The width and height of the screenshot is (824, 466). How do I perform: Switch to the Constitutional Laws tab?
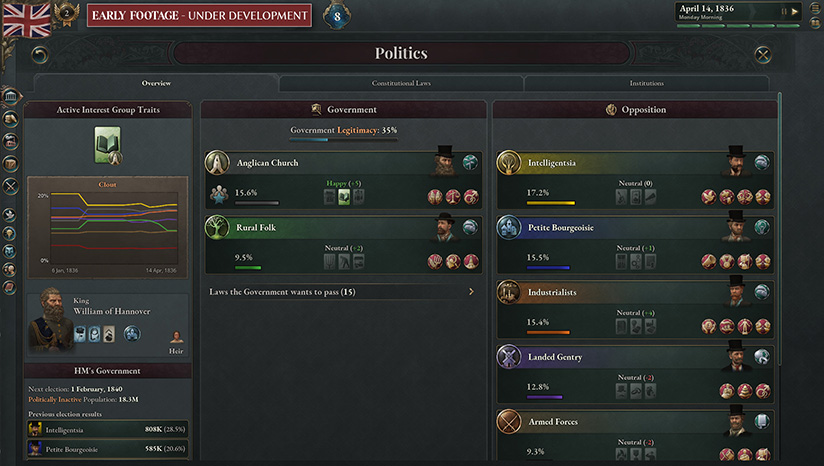pyautogui.click(x=401, y=83)
